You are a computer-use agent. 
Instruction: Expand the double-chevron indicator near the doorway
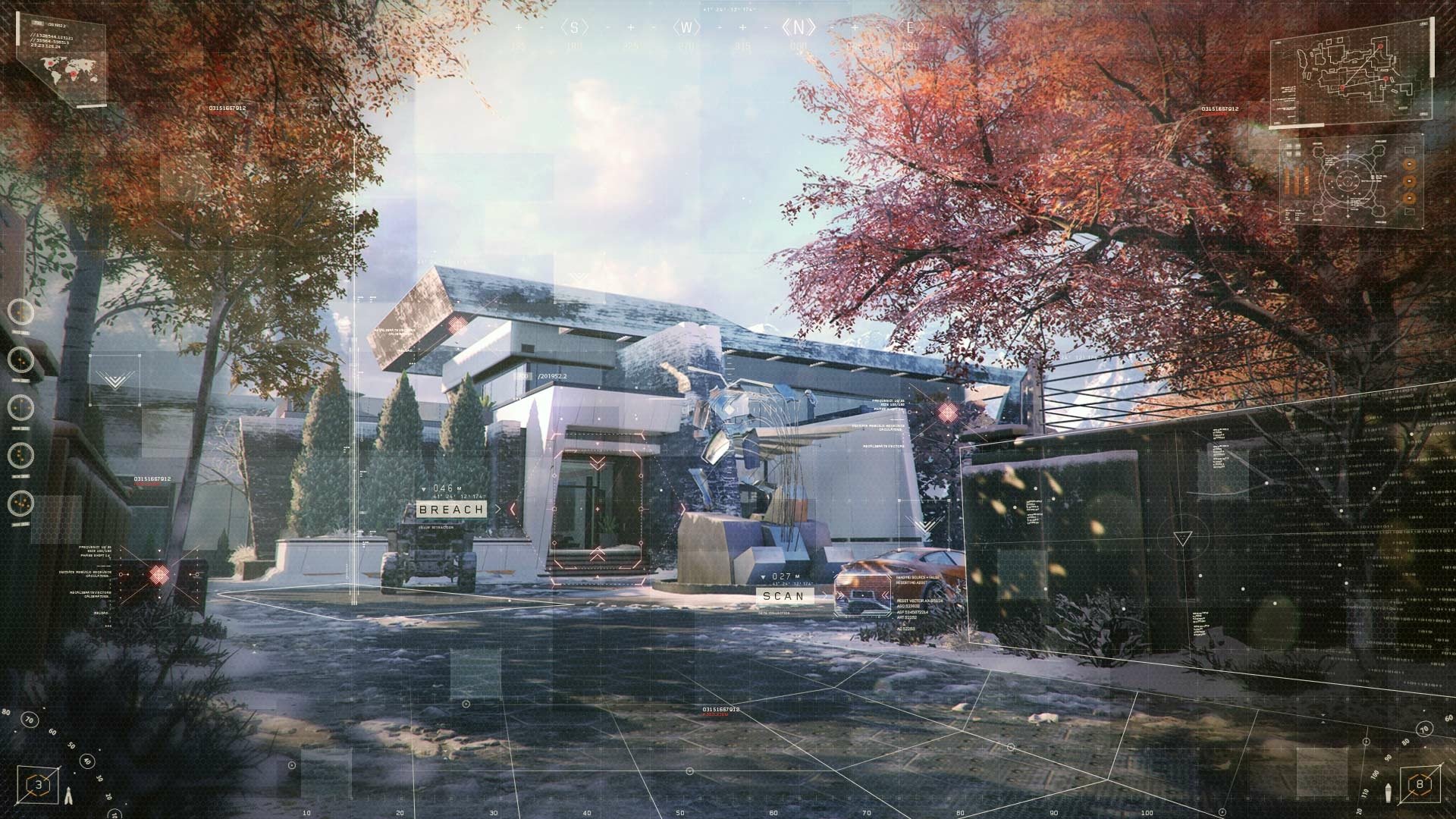(x=598, y=463)
